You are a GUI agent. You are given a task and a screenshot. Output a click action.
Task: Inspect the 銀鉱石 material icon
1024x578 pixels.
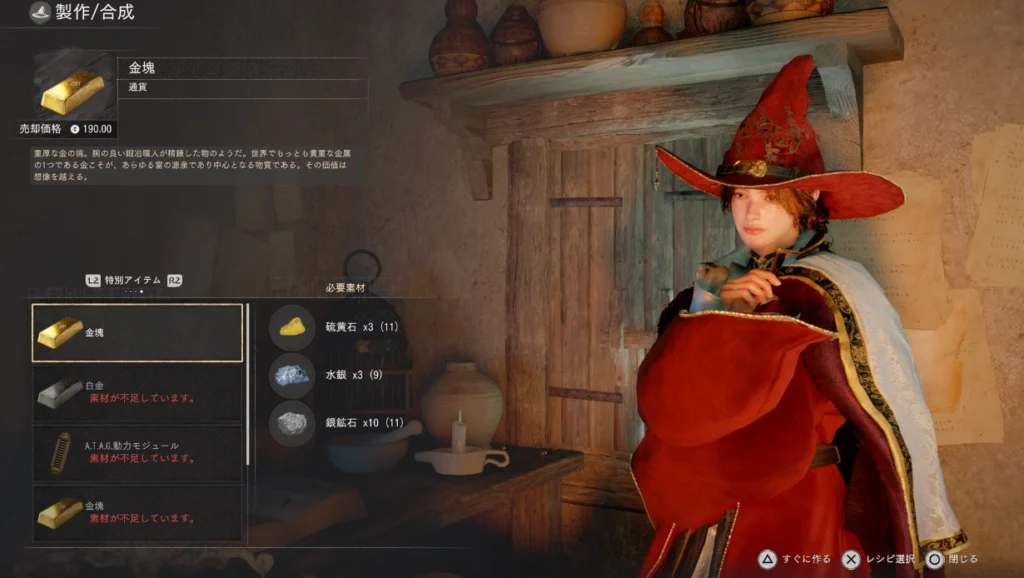pyautogui.click(x=292, y=423)
